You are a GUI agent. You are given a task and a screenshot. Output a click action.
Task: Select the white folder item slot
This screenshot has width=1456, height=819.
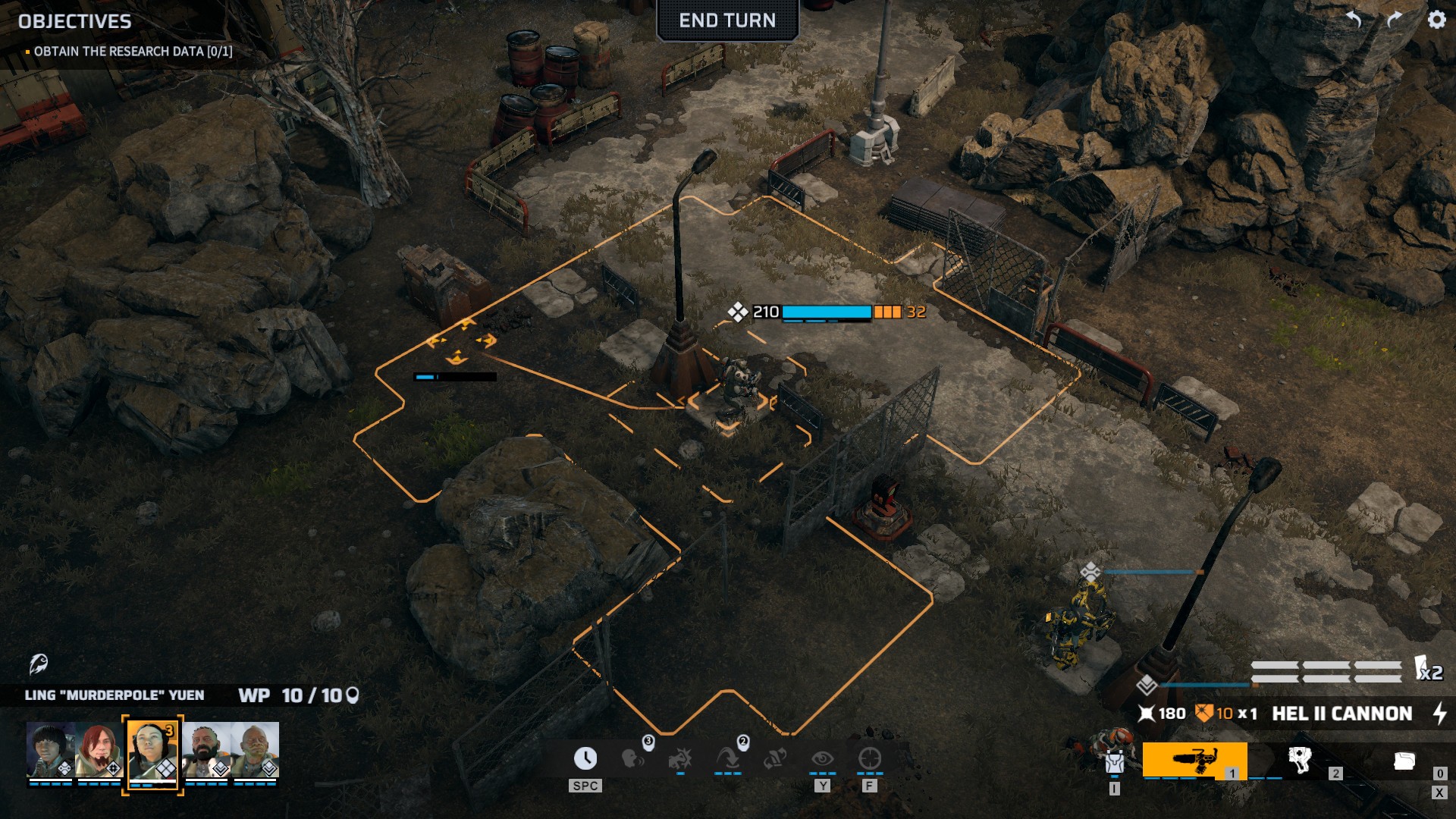click(1404, 761)
